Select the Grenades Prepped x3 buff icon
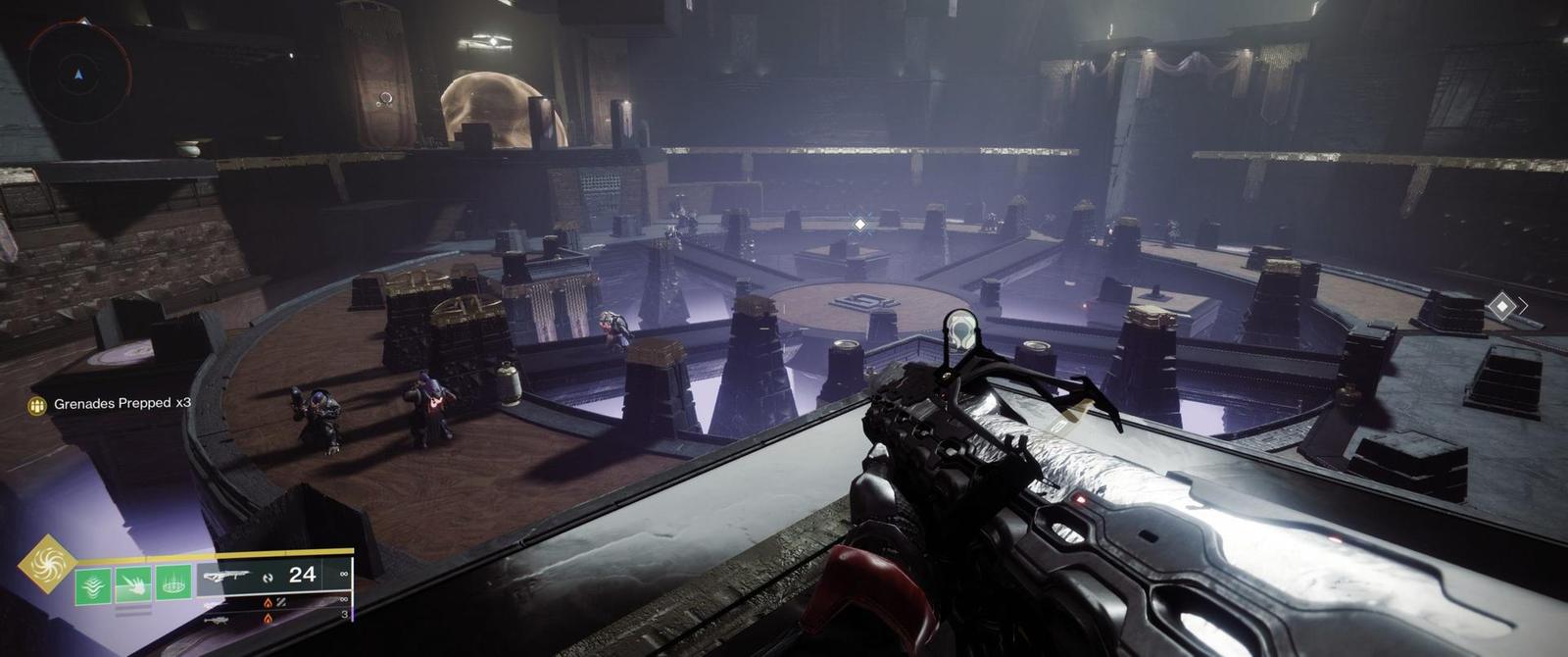The image size is (1568, 657). (37, 404)
